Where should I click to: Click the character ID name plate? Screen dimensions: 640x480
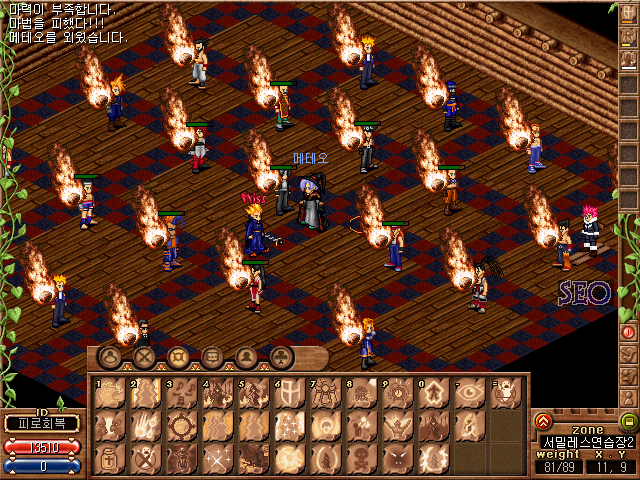(41, 423)
